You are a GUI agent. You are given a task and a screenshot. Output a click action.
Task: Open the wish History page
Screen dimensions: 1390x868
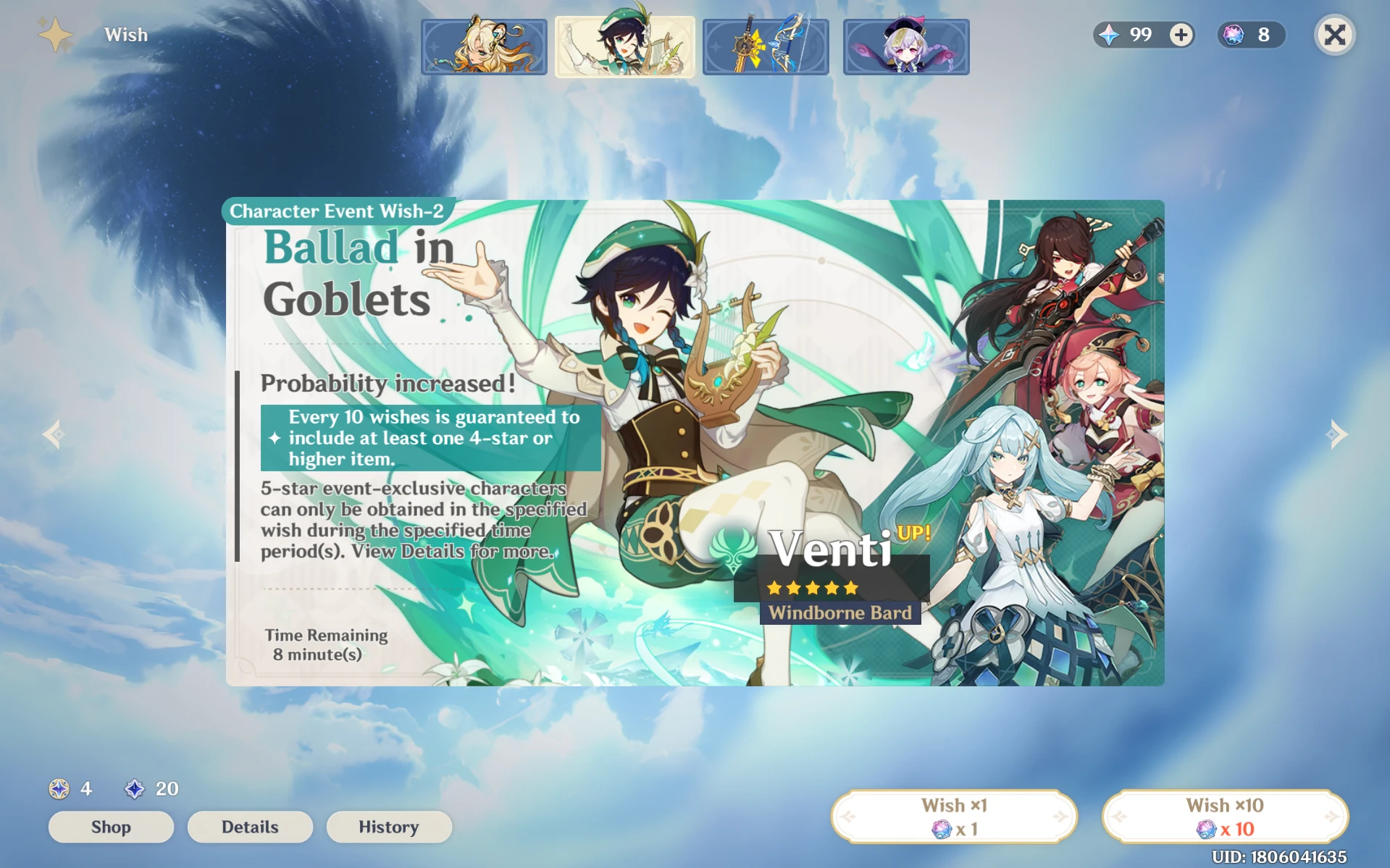tap(389, 827)
